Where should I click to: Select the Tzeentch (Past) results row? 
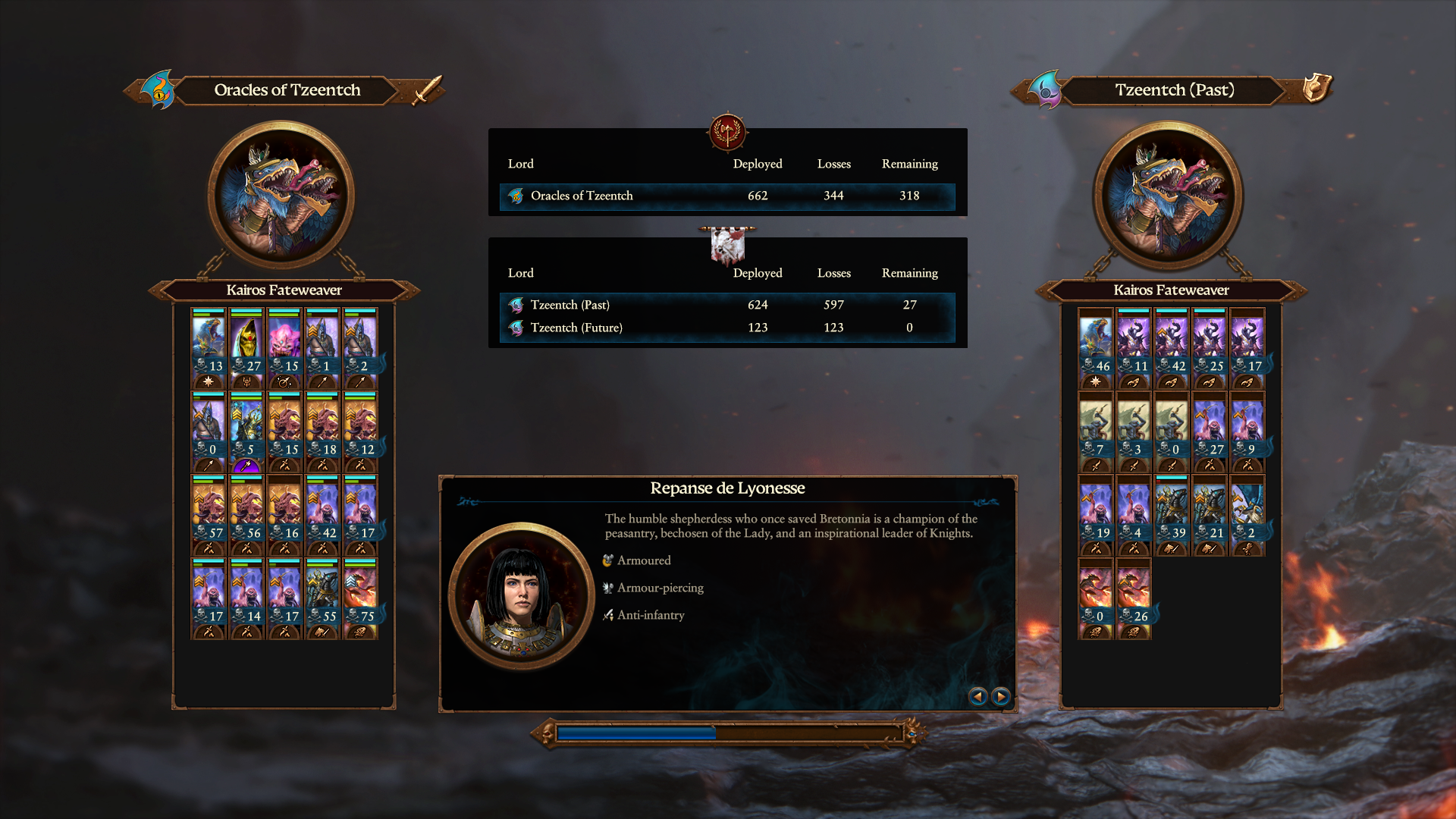click(x=726, y=305)
